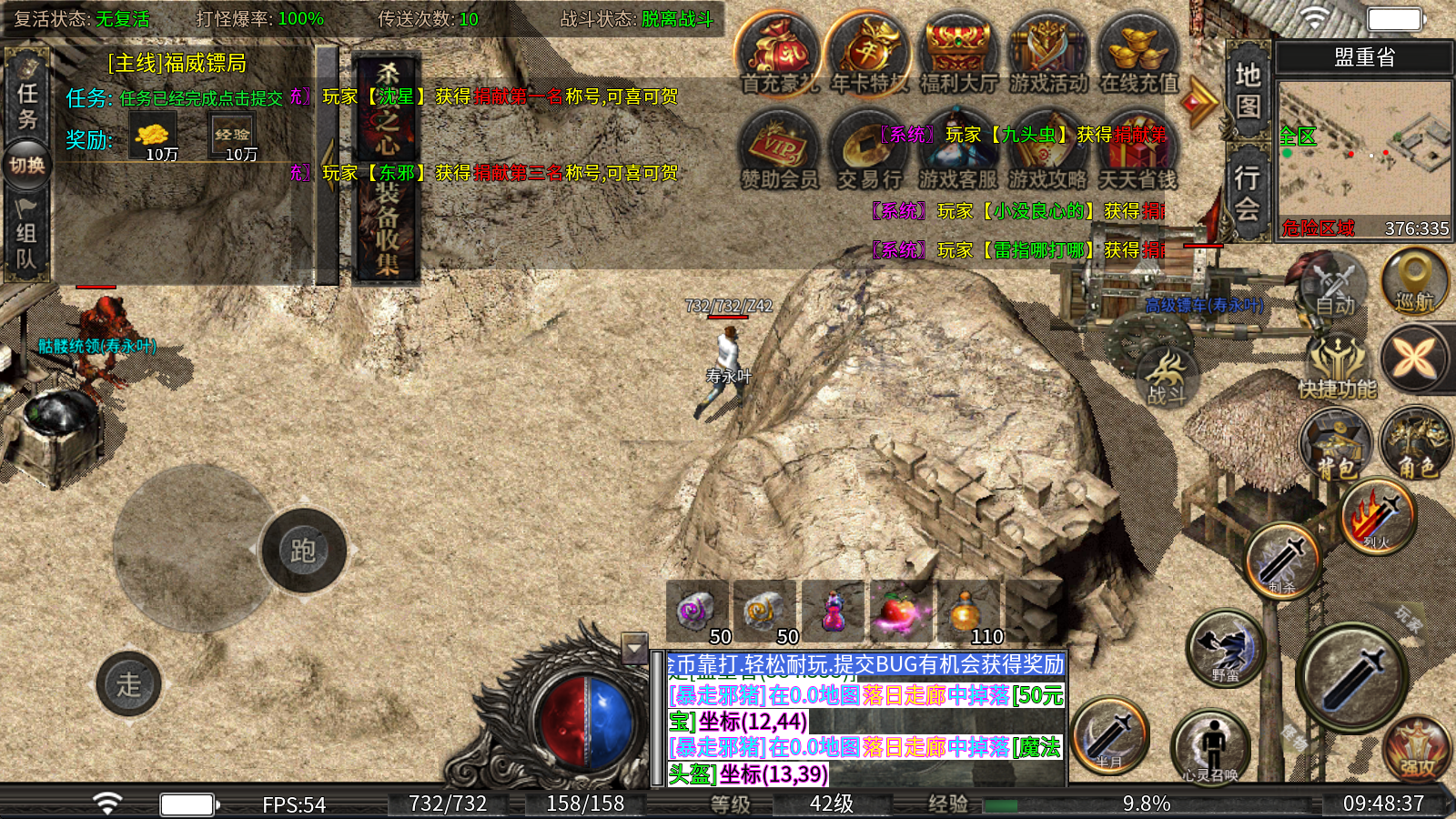The image size is (1456, 819).
Task: Click the 福威镖局 main quest tracker
Action: point(177,64)
